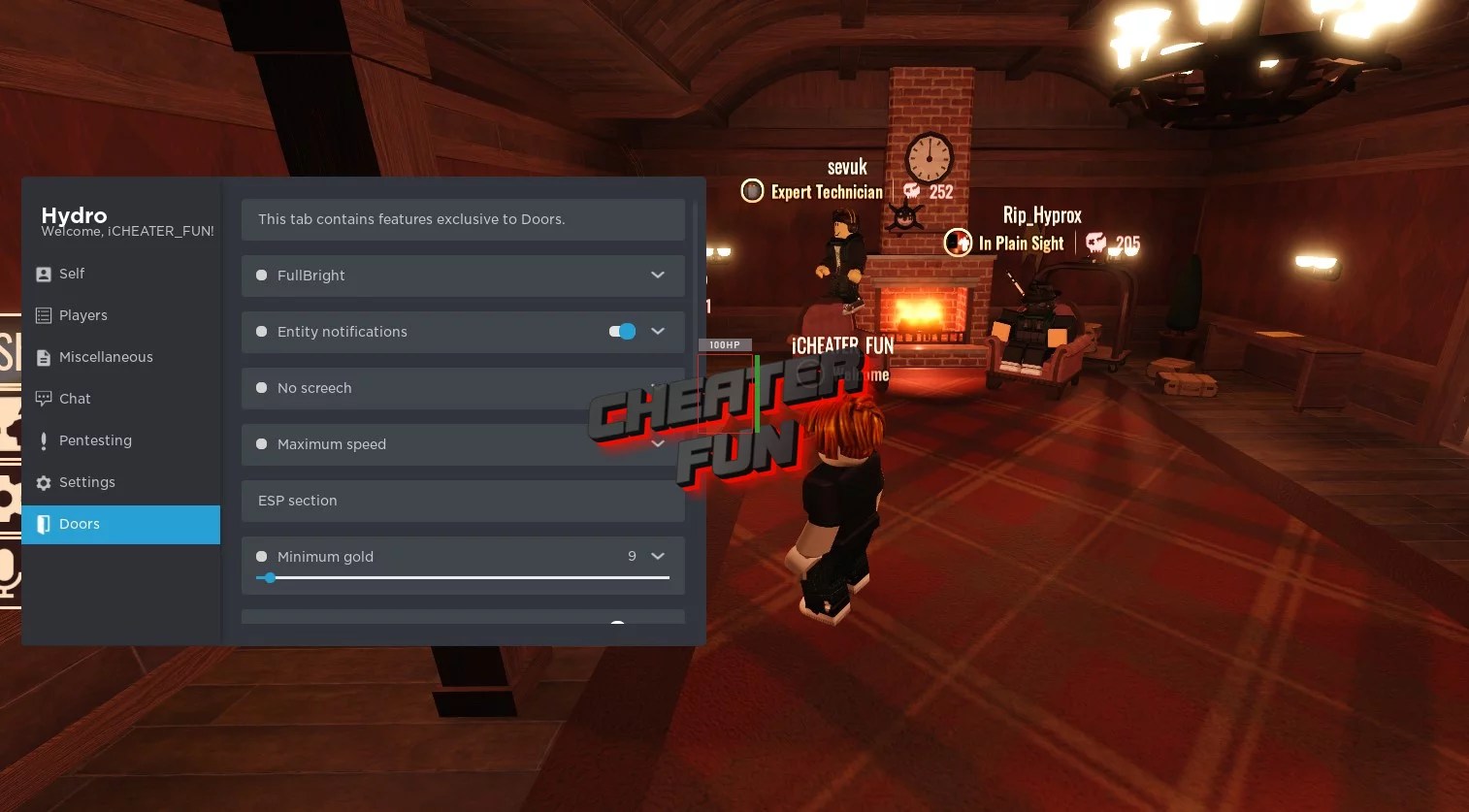Click the ESP section header
This screenshot has width=1469, height=812.
(297, 501)
